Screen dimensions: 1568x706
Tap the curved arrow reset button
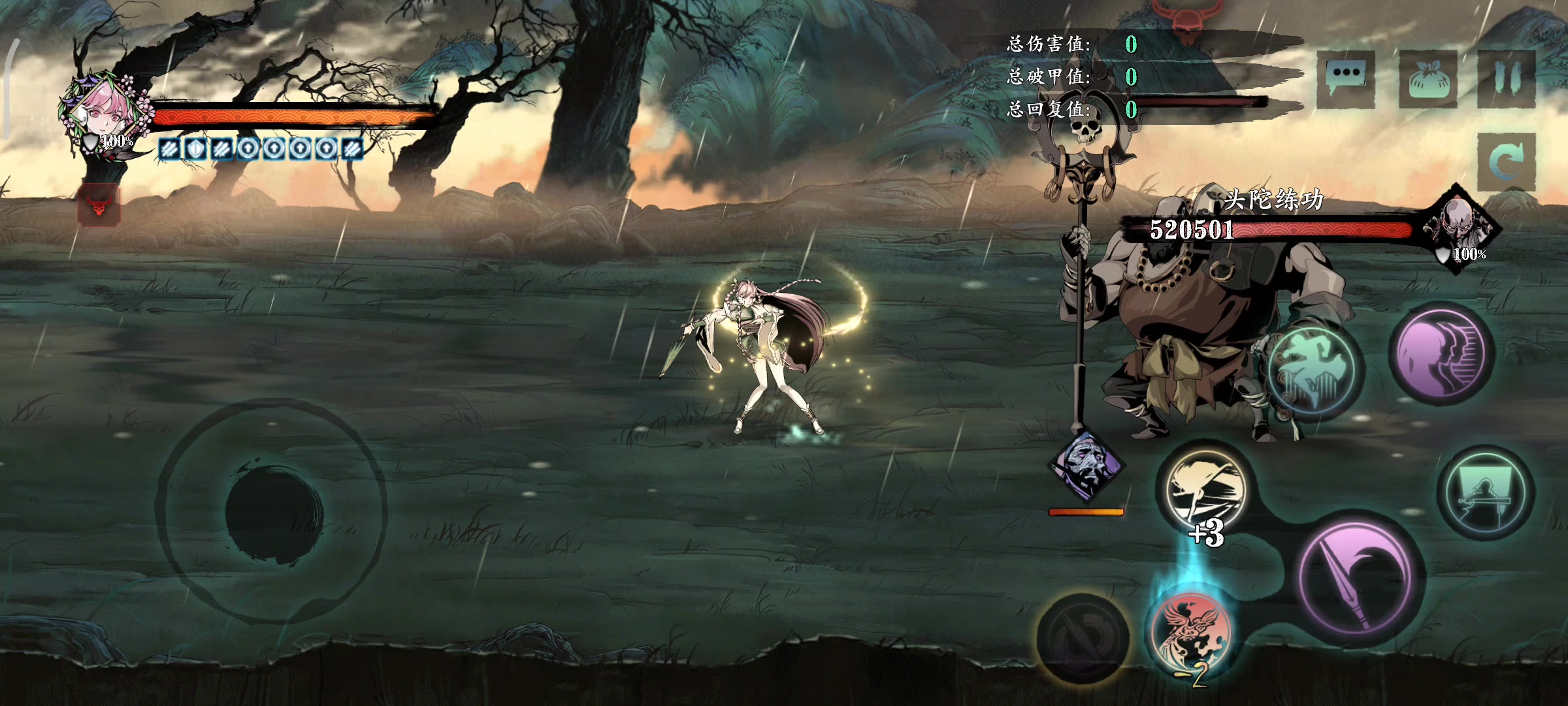click(1505, 161)
